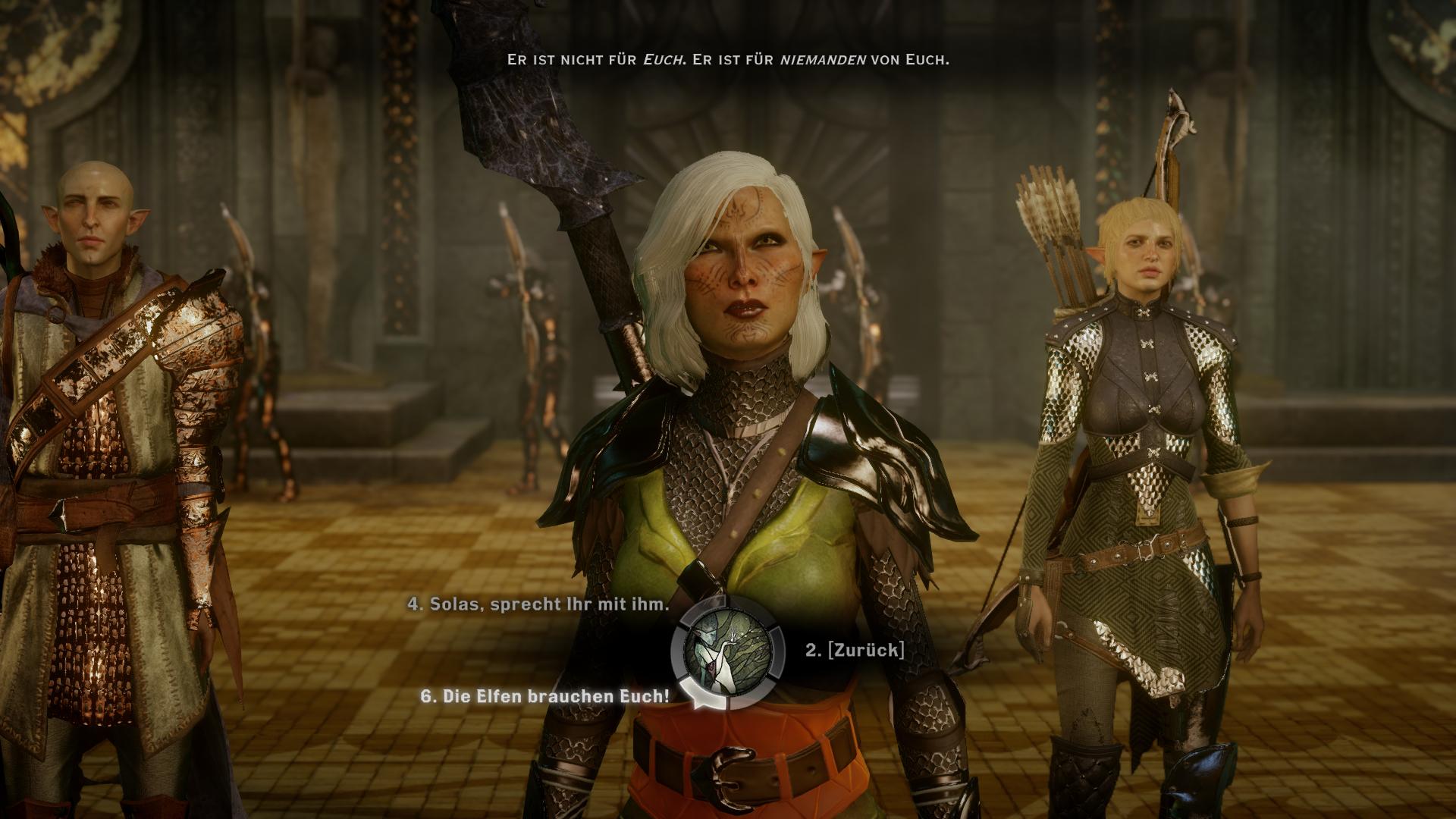Select the "[Zurück]" dialogue option
The width and height of the screenshot is (1456, 819).
click(855, 650)
